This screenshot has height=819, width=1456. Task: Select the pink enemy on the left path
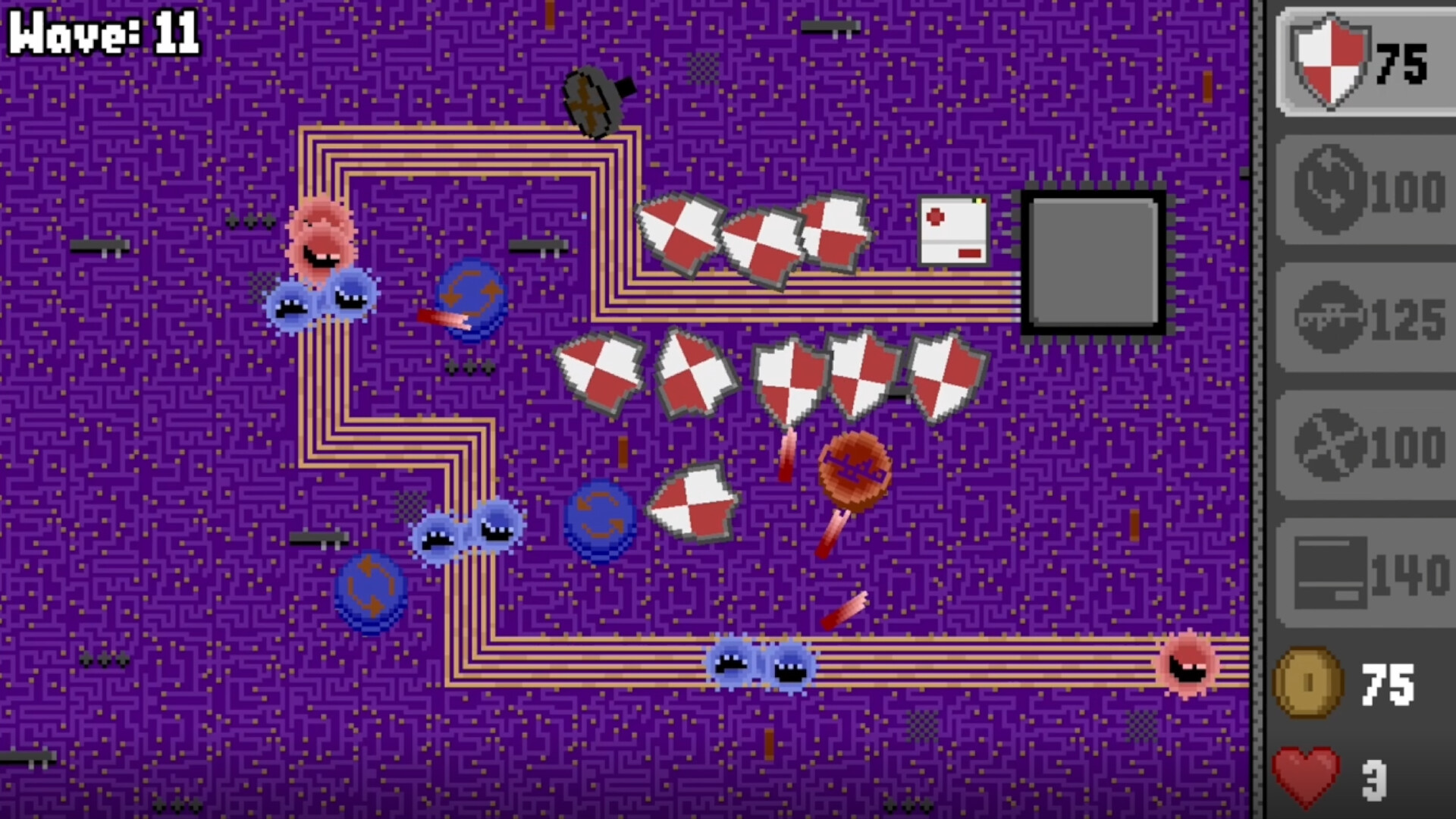click(x=322, y=239)
